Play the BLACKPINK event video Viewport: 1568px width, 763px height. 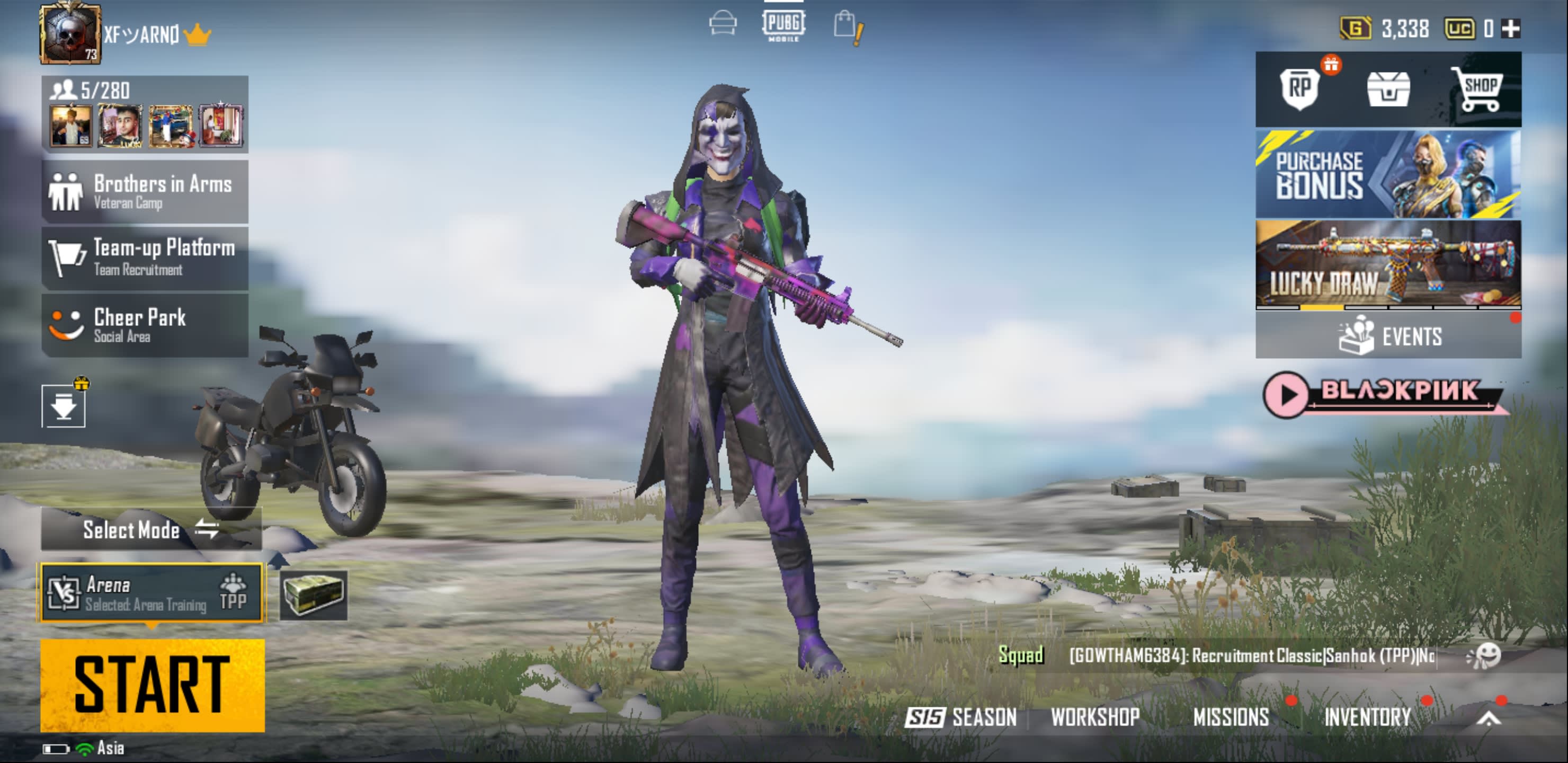1286,395
